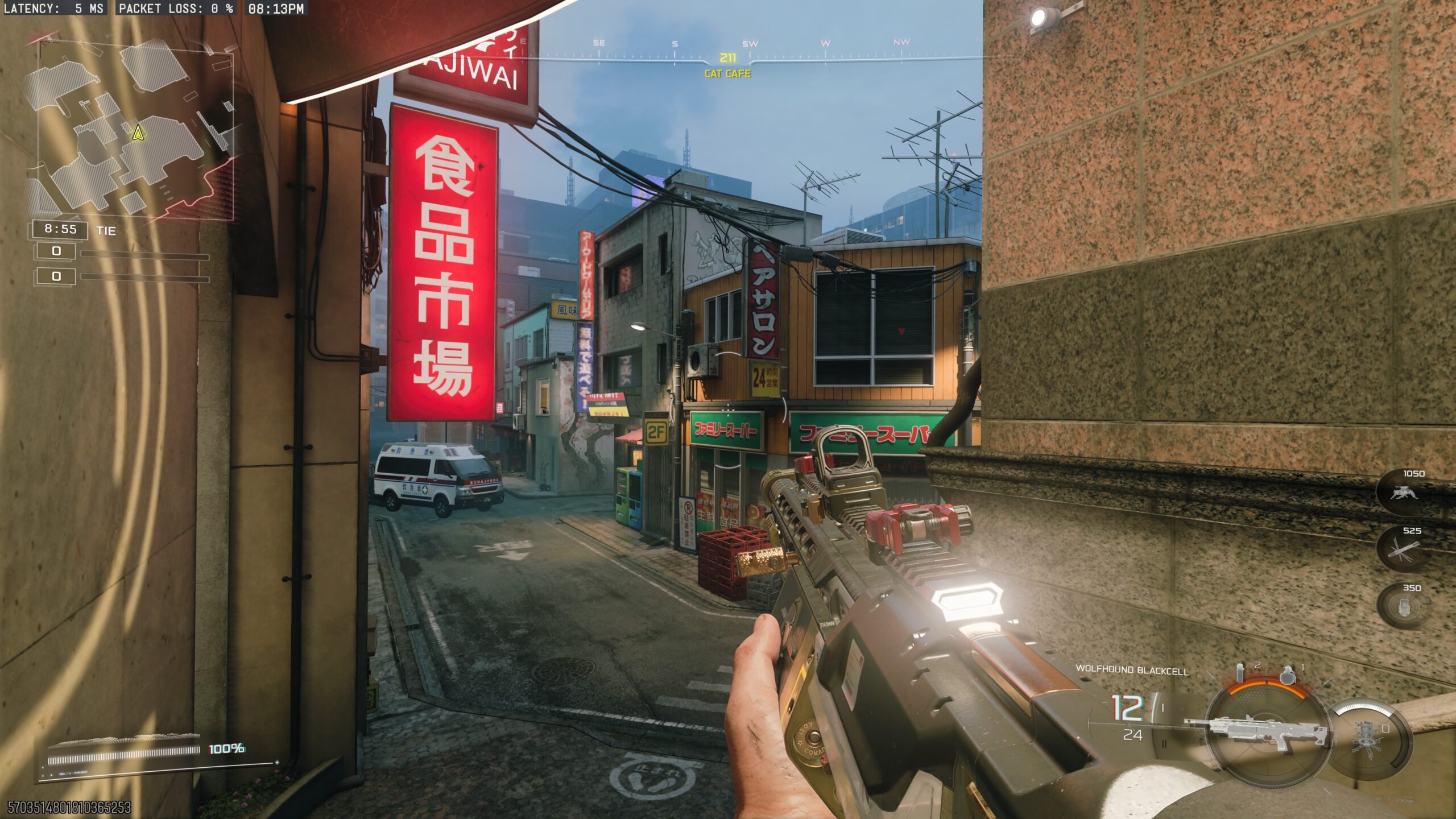The image size is (1456, 819).
Task: Select the Wolfhound Blackcell weapon icon
Action: pos(1258,734)
